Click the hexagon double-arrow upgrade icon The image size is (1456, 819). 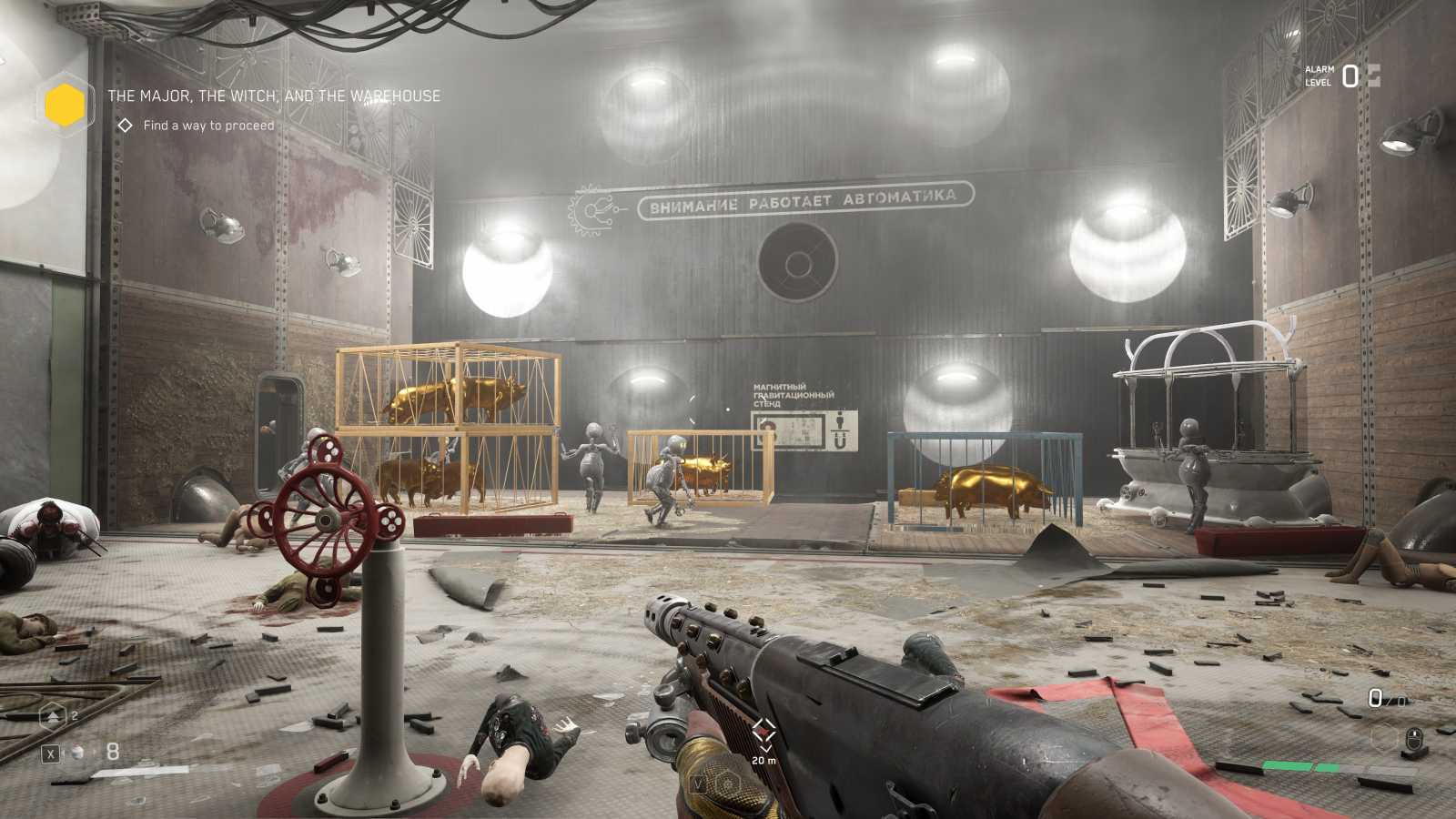coord(53,717)
